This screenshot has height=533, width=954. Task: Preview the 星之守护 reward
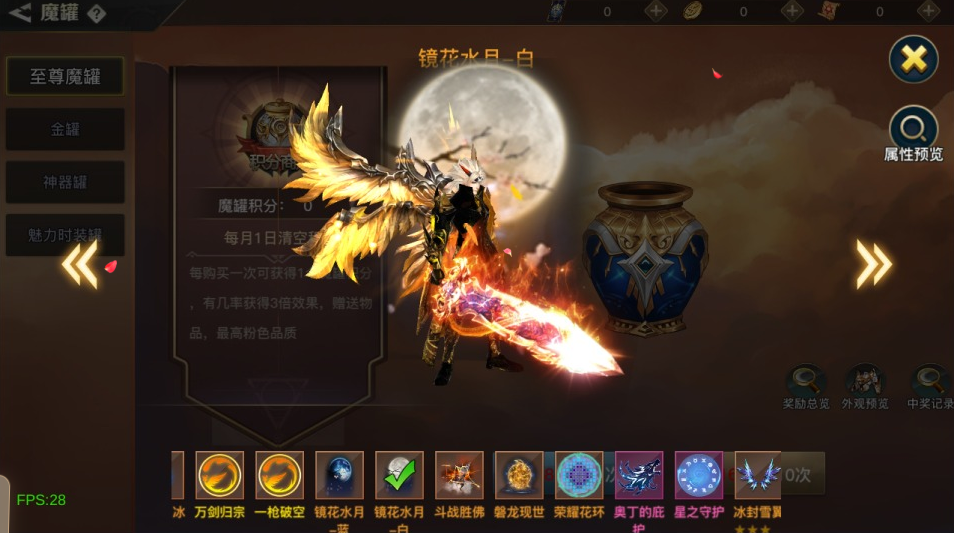tap(699, 475)
